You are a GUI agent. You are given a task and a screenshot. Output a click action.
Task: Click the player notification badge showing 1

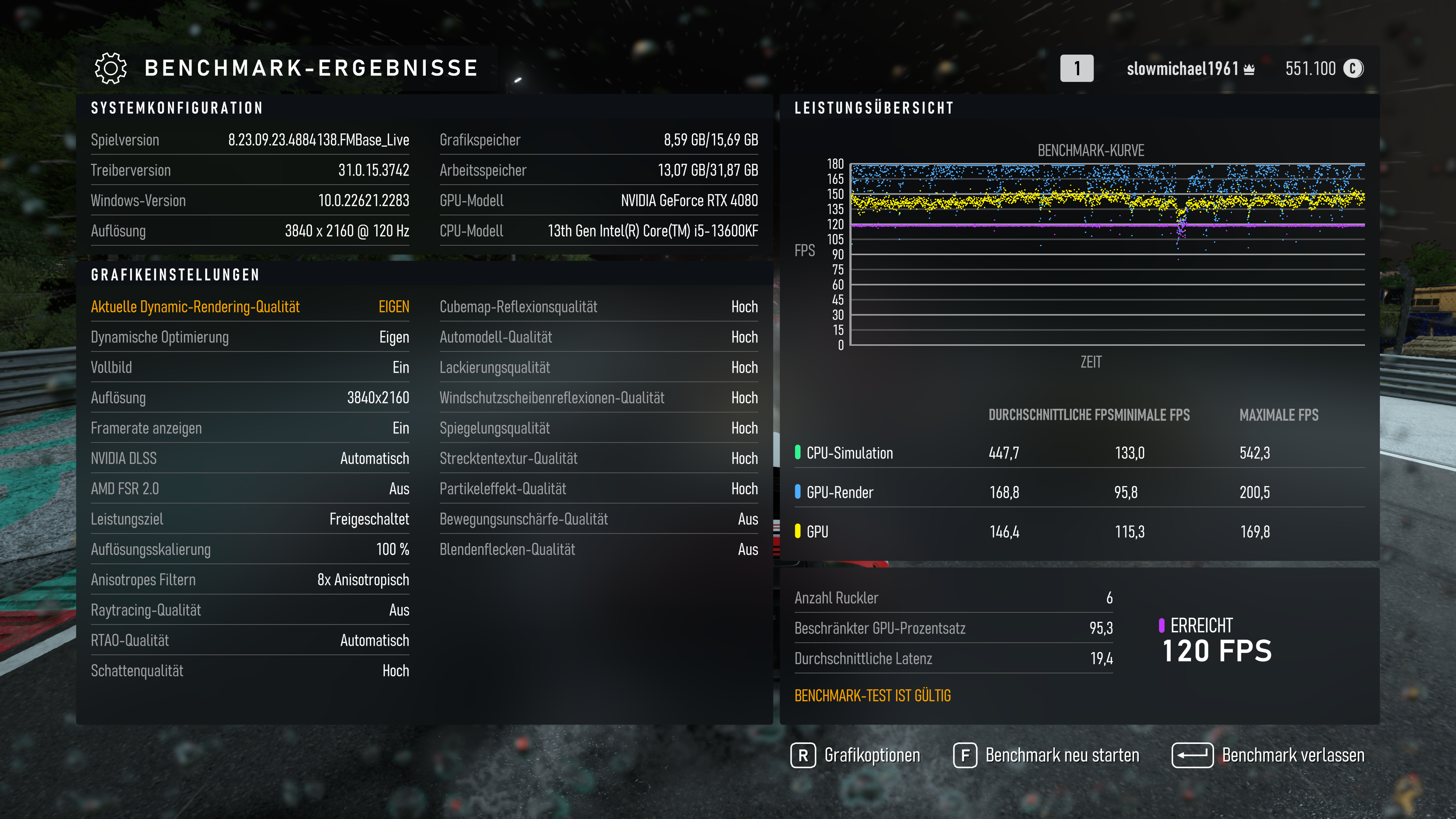(1077, 68)
